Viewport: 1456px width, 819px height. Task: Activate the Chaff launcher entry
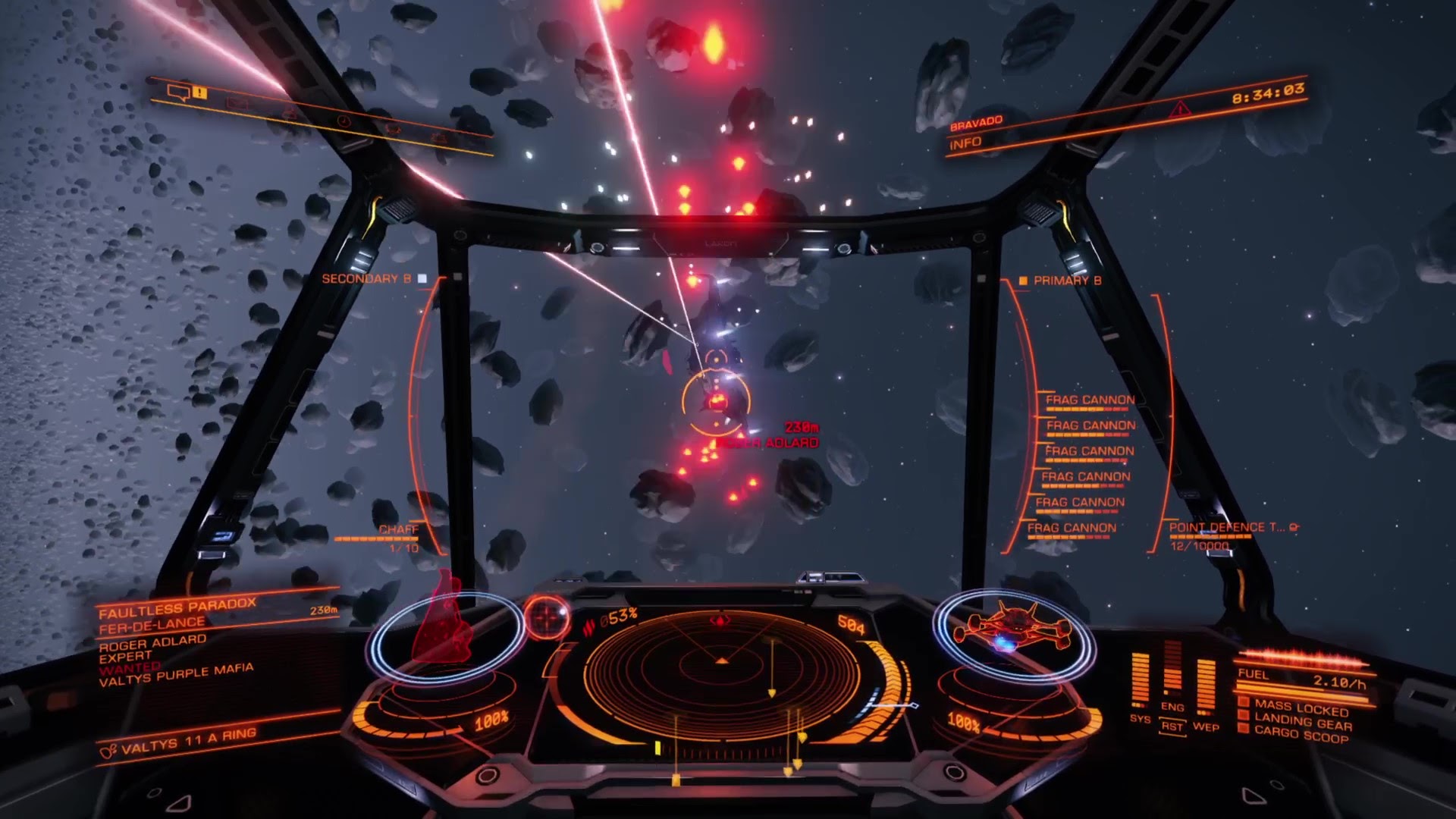398,530
